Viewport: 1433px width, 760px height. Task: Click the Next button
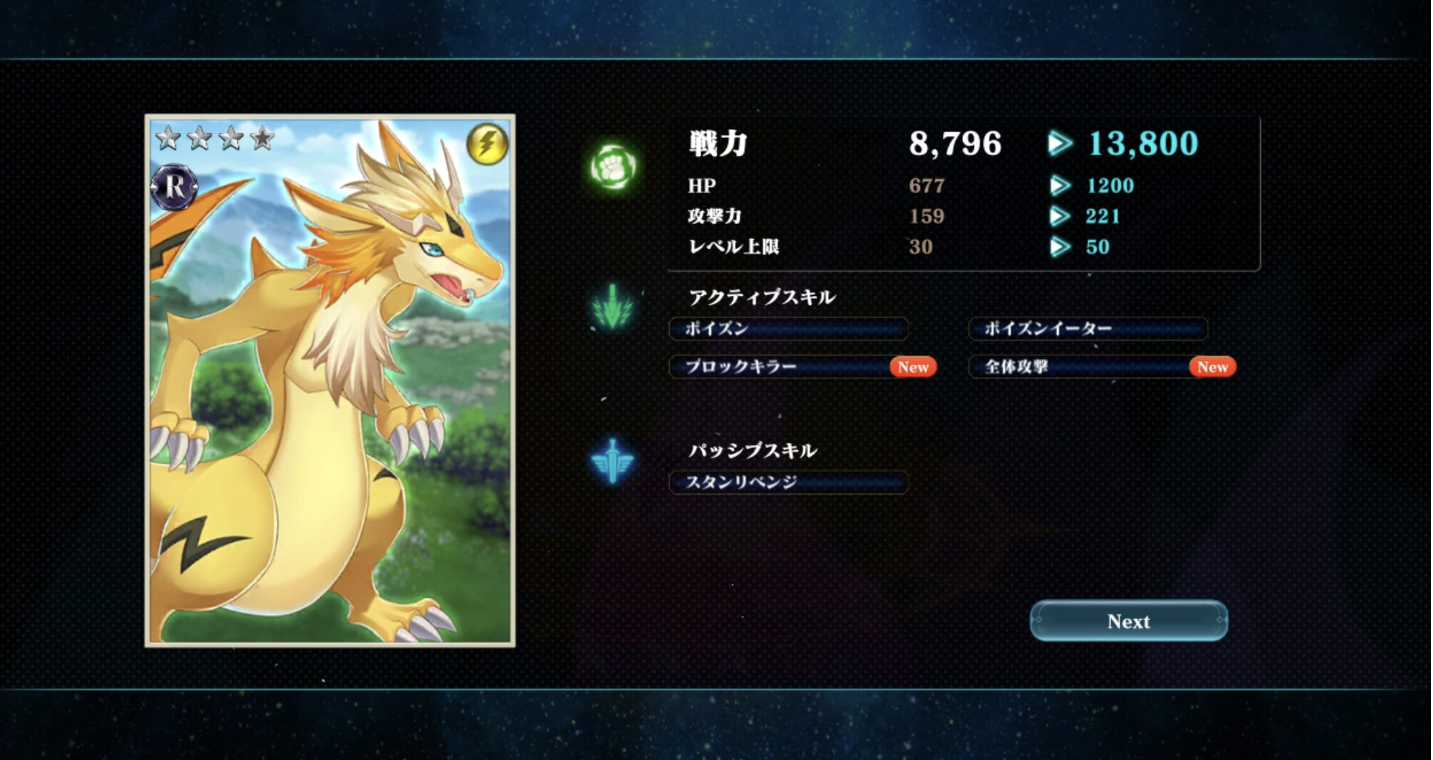1128,621
